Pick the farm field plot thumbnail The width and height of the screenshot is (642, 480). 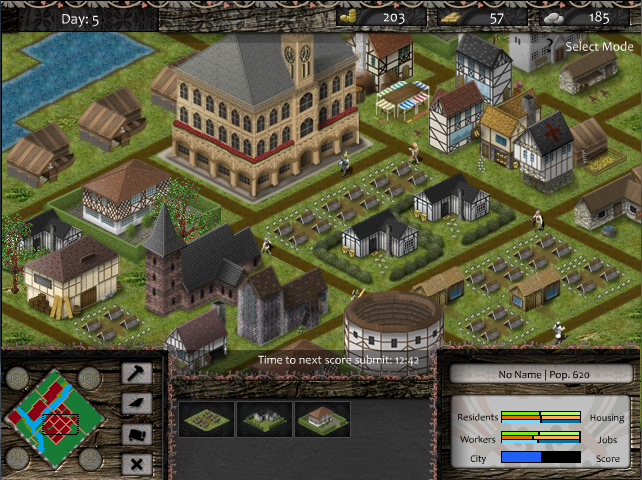coord(207,420)
